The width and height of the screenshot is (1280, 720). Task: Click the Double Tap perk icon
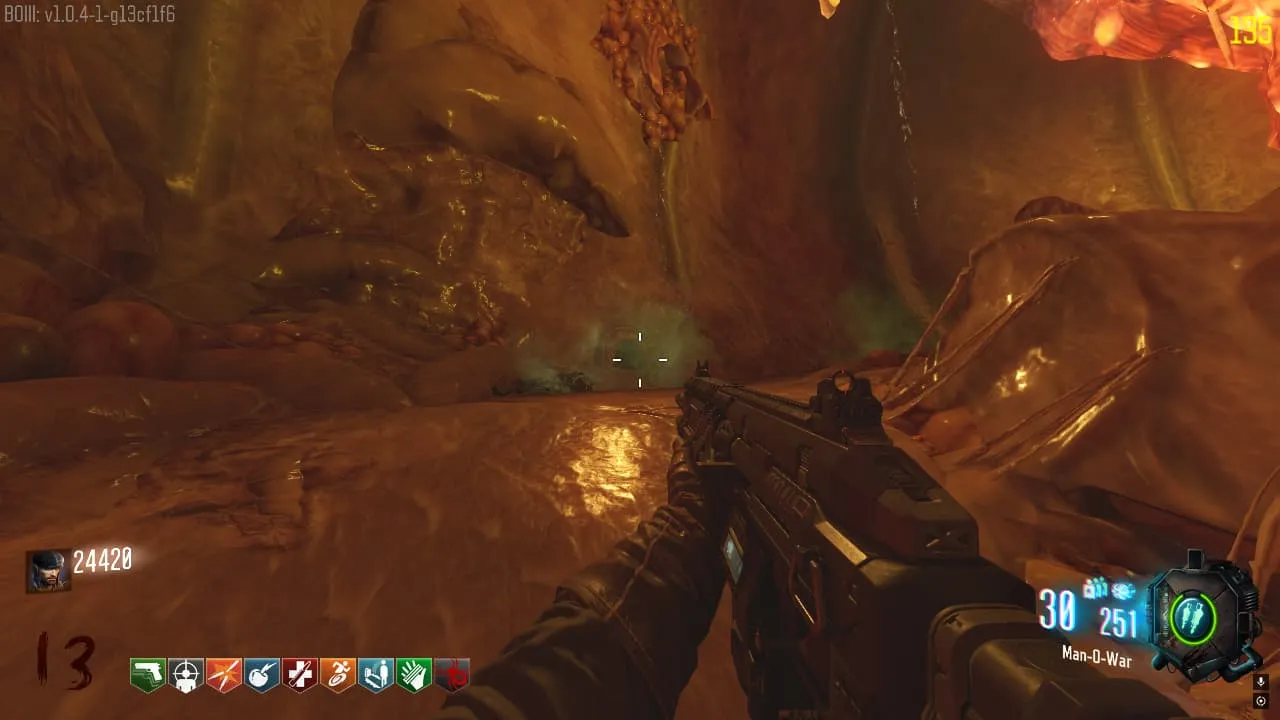click(x=223, y=675)
